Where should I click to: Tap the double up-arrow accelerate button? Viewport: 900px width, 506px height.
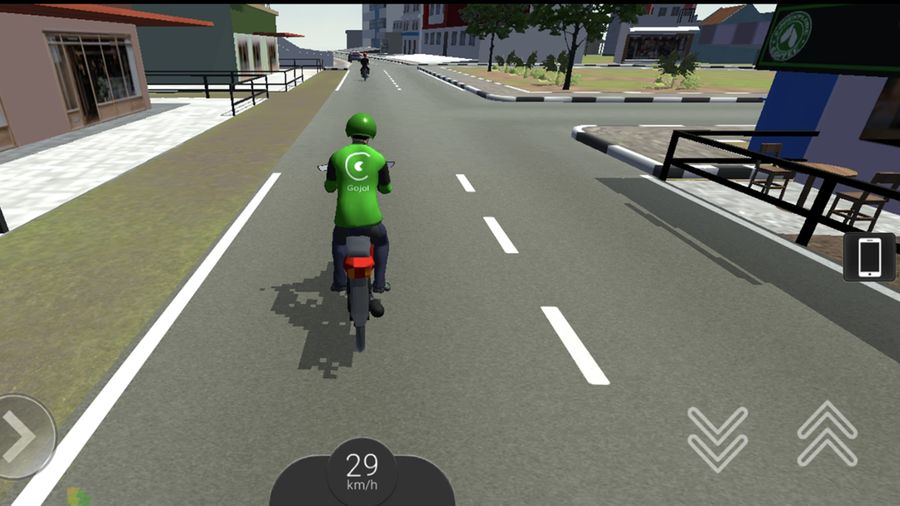pyautogui.click(x=827, y=434)
